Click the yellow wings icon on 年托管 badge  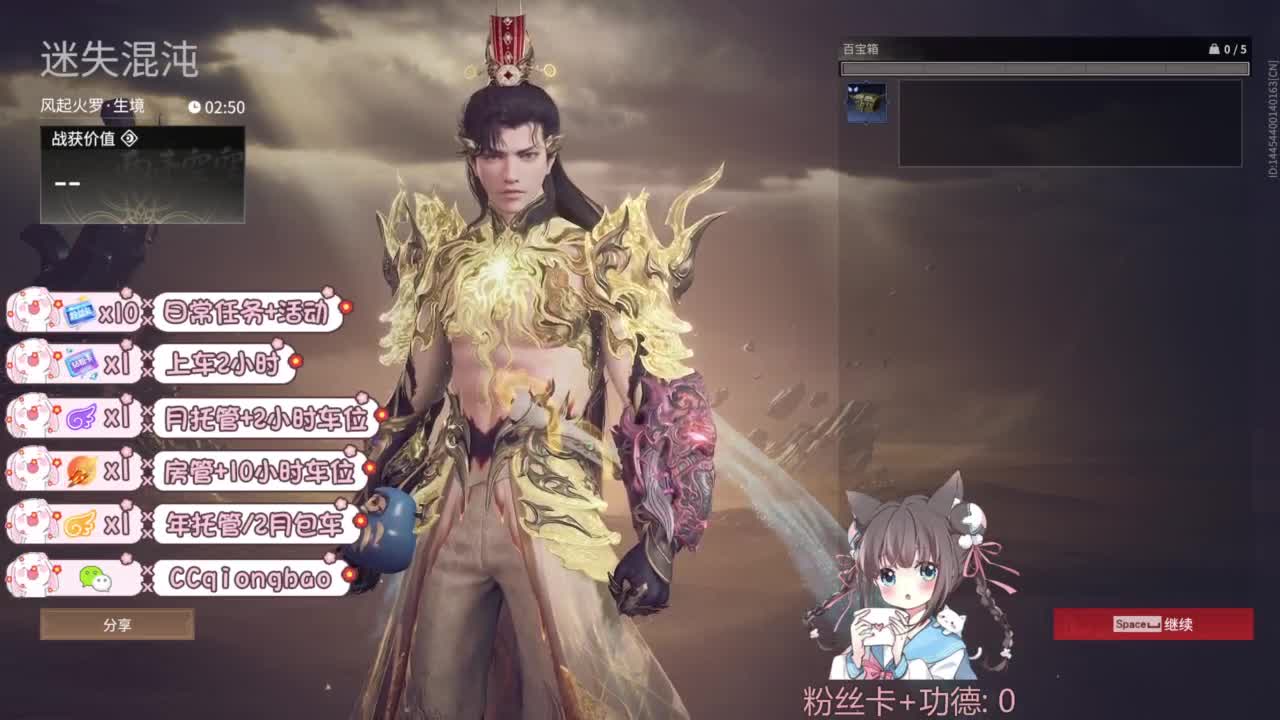[x=80, y=521]
